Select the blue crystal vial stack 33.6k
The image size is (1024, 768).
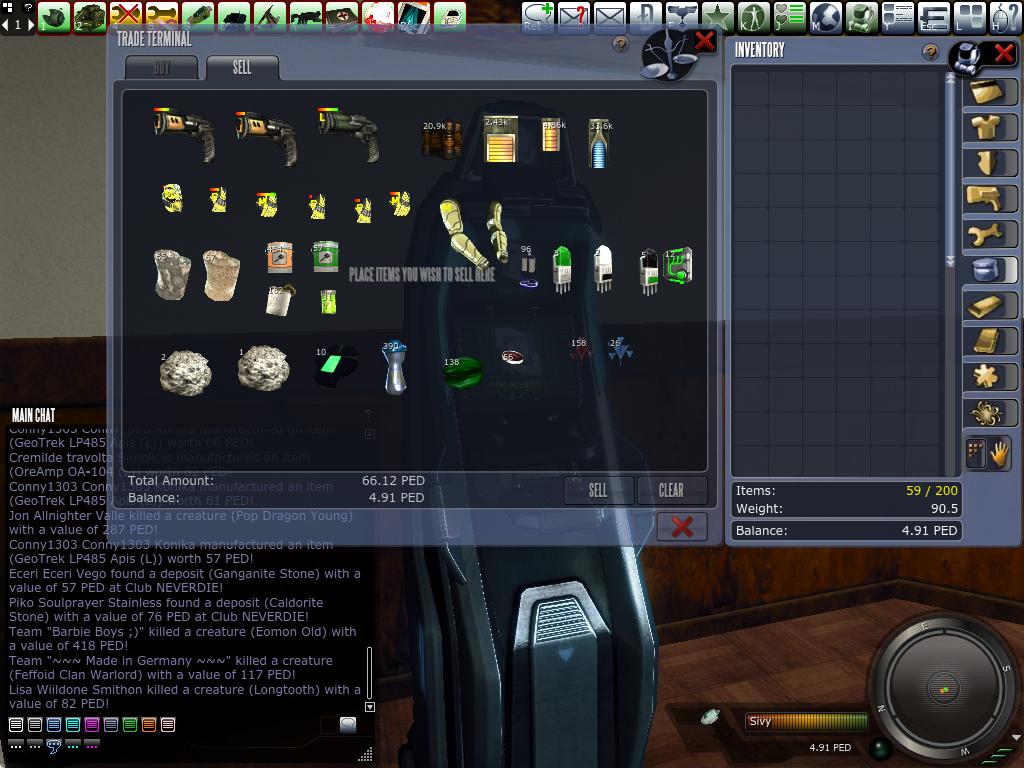coord(600,144)
